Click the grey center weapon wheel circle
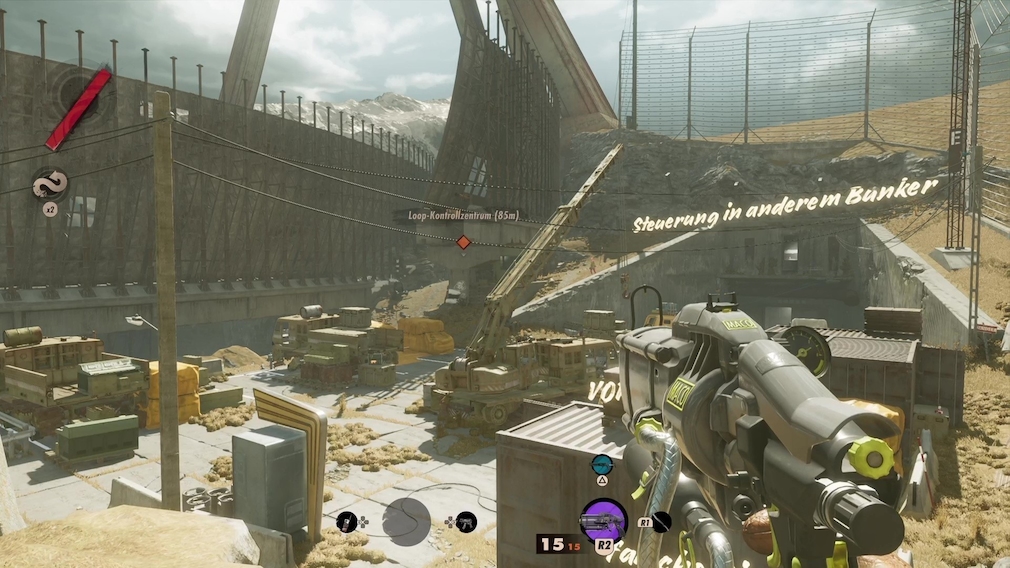The image size is (1010, 568). pyautogui.click(x=406, y=521)
